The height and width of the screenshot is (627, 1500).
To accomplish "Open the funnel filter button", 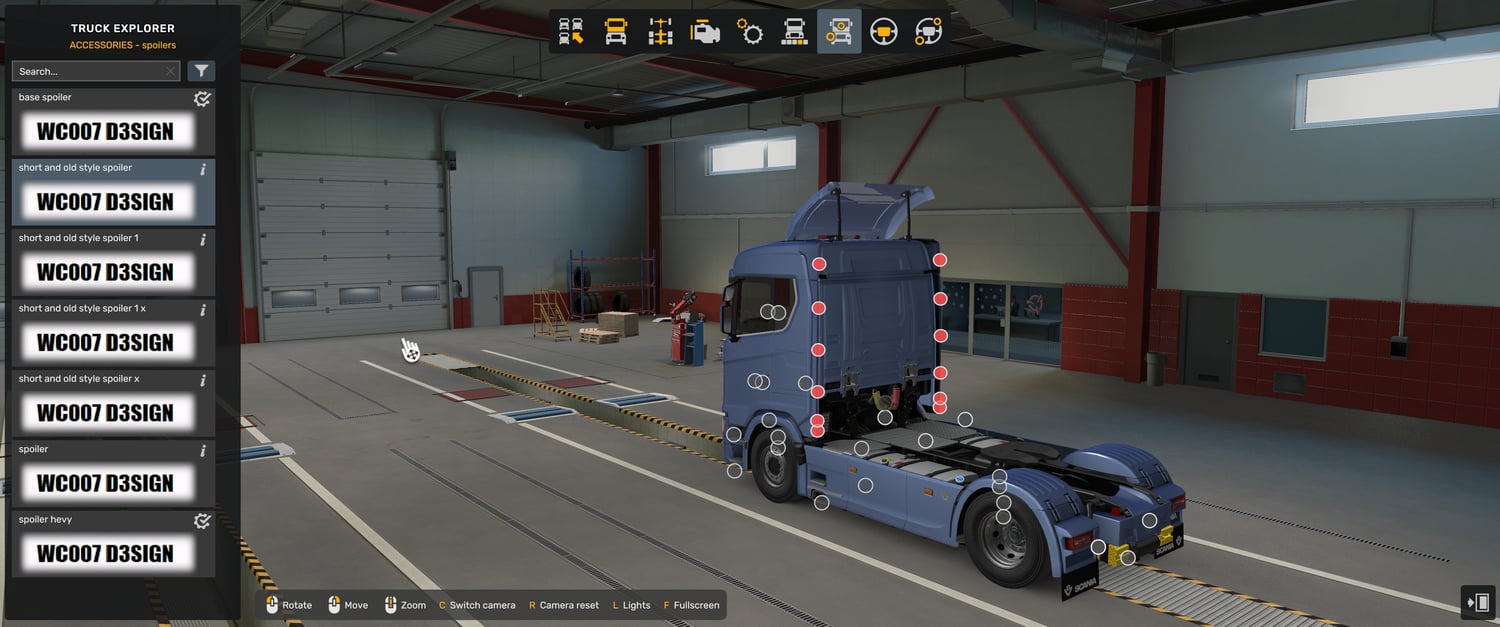I will 201,71.
